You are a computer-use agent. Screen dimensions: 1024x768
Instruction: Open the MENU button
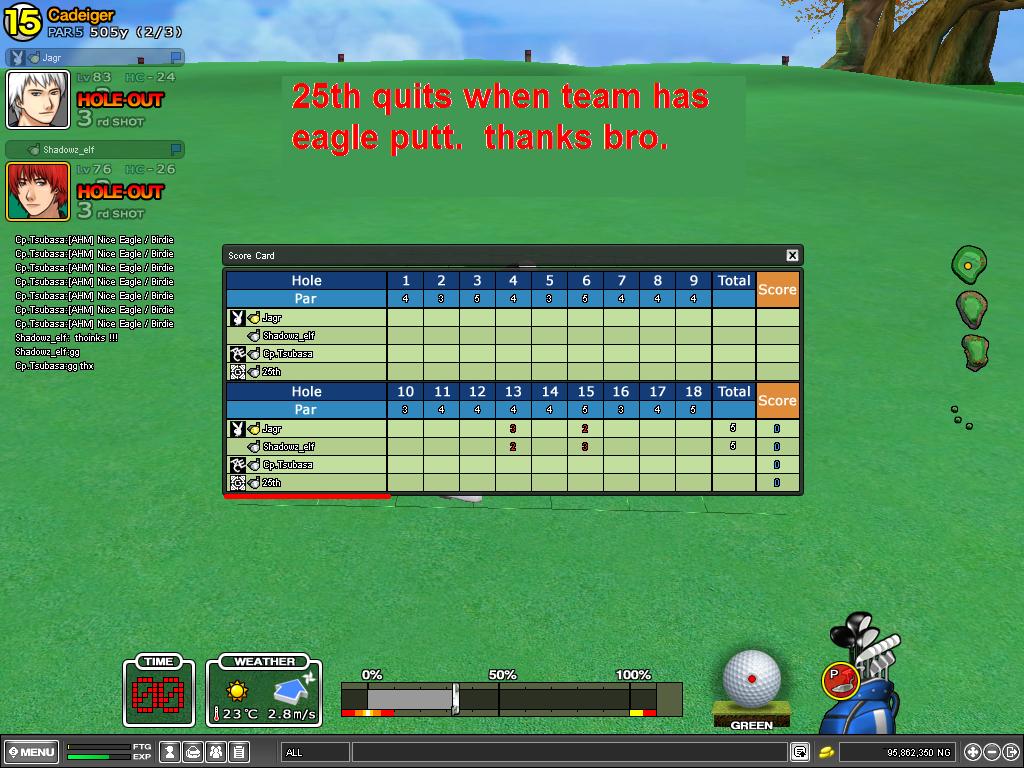click(31, 752)
